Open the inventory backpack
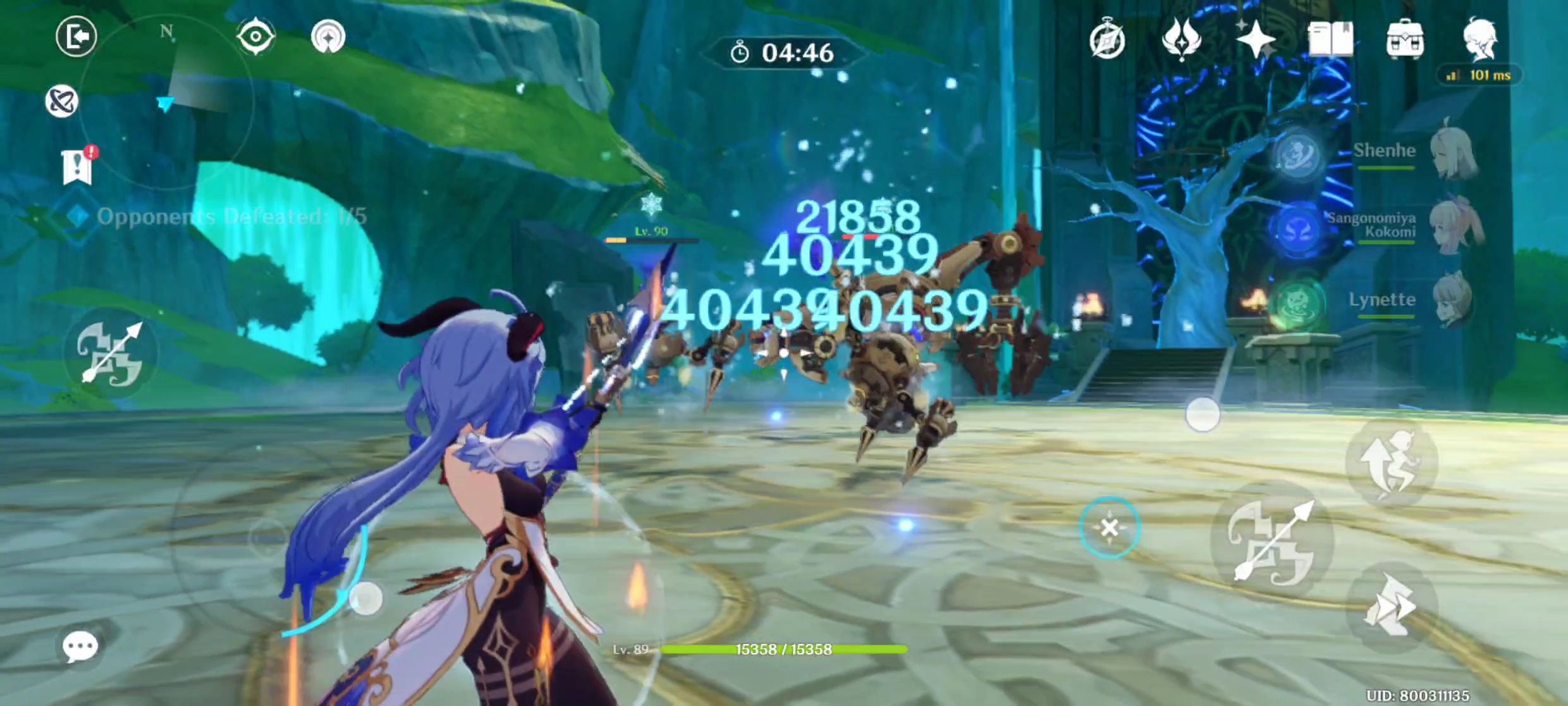Screen dimensions: 1568x706 (1405, 39)
